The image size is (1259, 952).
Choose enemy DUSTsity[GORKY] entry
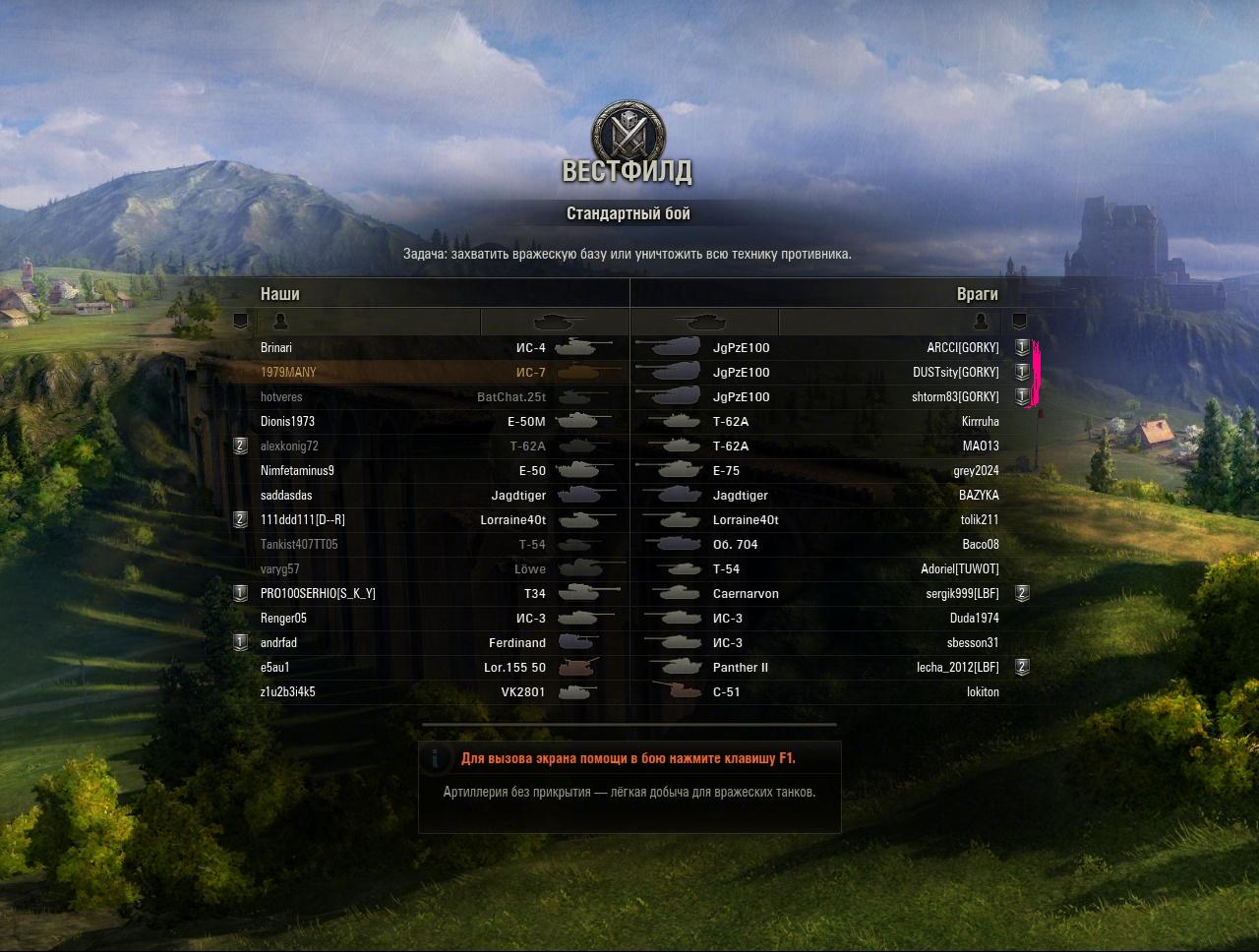pyautogui.click(x=955, y=373)
